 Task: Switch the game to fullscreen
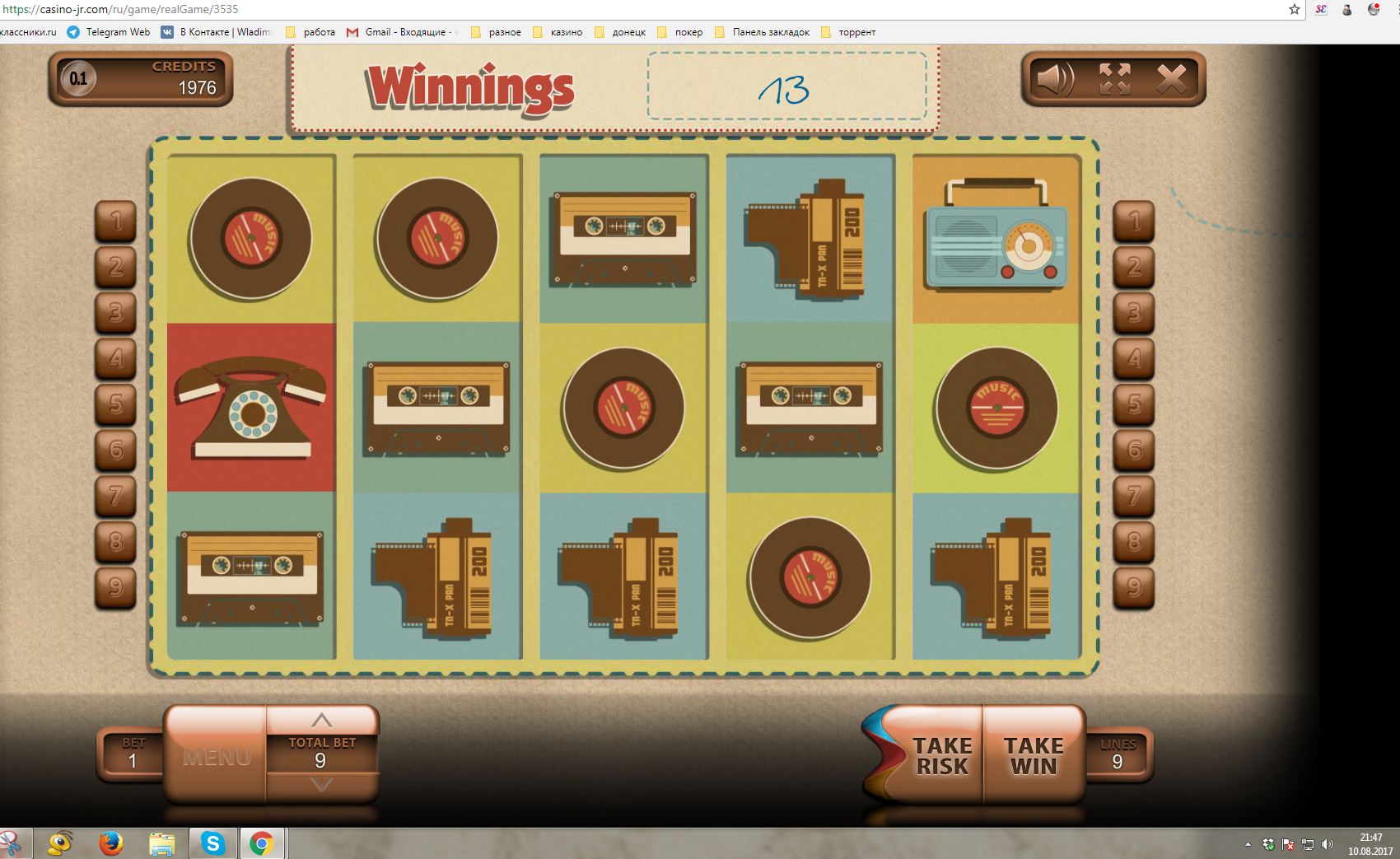pyautogui.click(x=1114, y=80)
